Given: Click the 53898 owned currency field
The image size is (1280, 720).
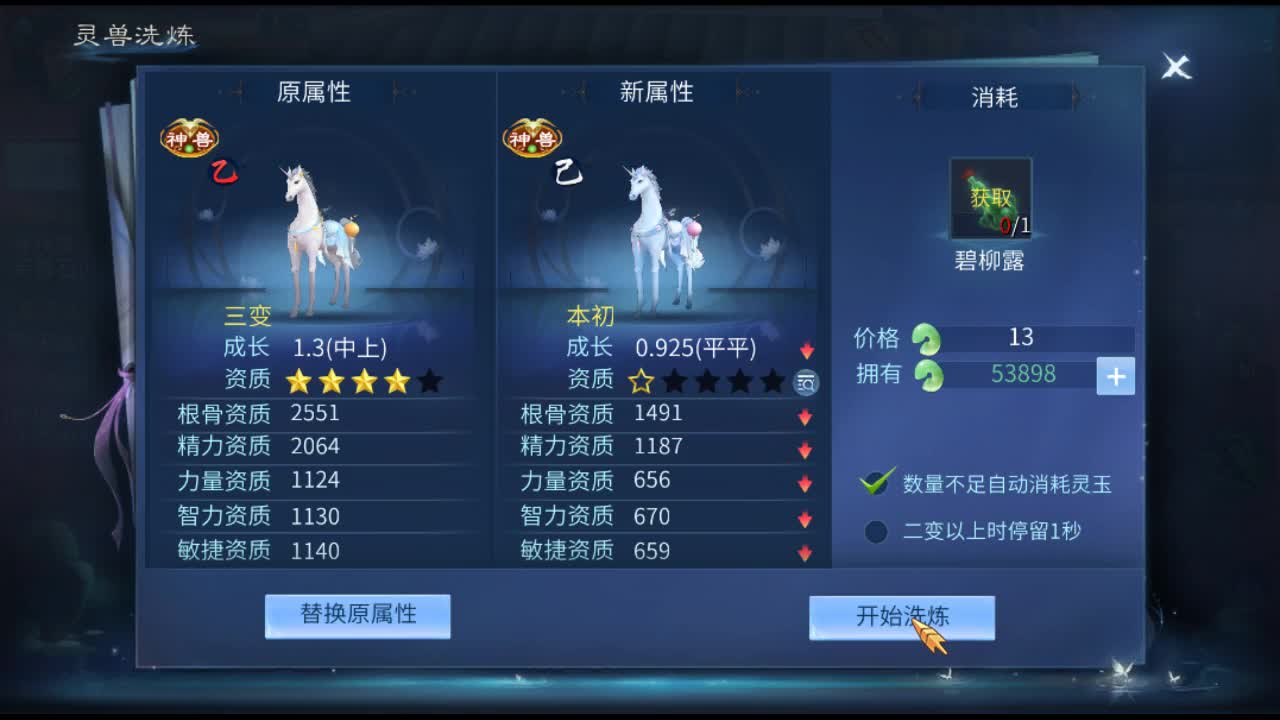Looking at the screenshot, I should coord(1022,376).
